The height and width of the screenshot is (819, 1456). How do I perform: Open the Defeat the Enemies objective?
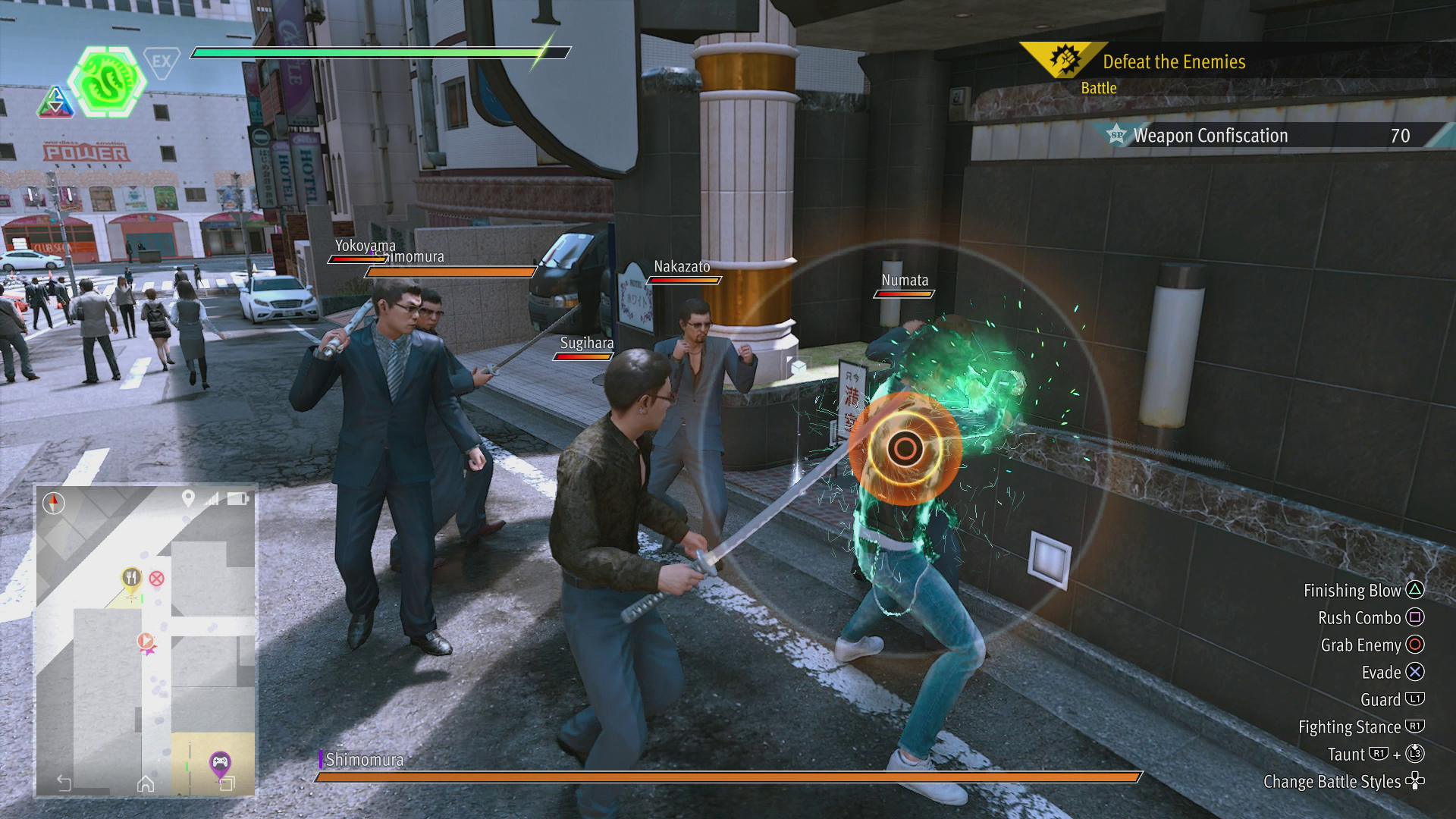tap(1173, 62)
